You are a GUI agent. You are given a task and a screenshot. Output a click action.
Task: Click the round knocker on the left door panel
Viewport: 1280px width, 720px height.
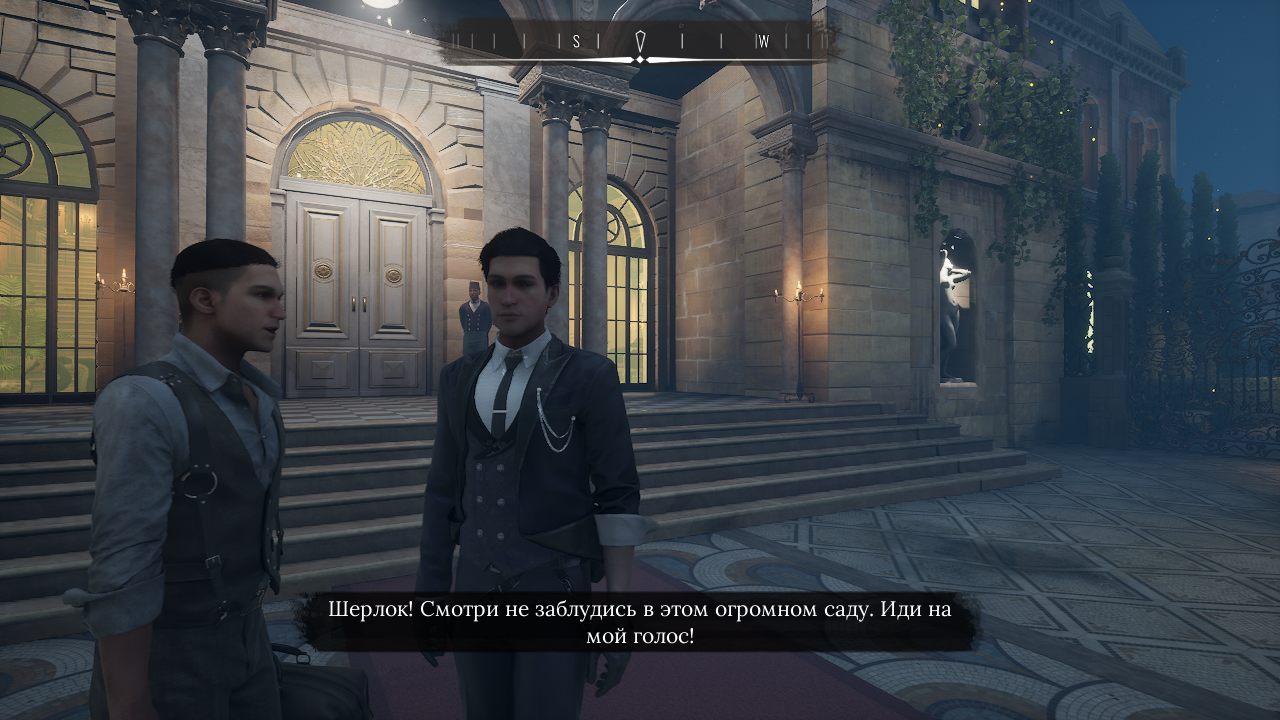click(x=325, y=270)
